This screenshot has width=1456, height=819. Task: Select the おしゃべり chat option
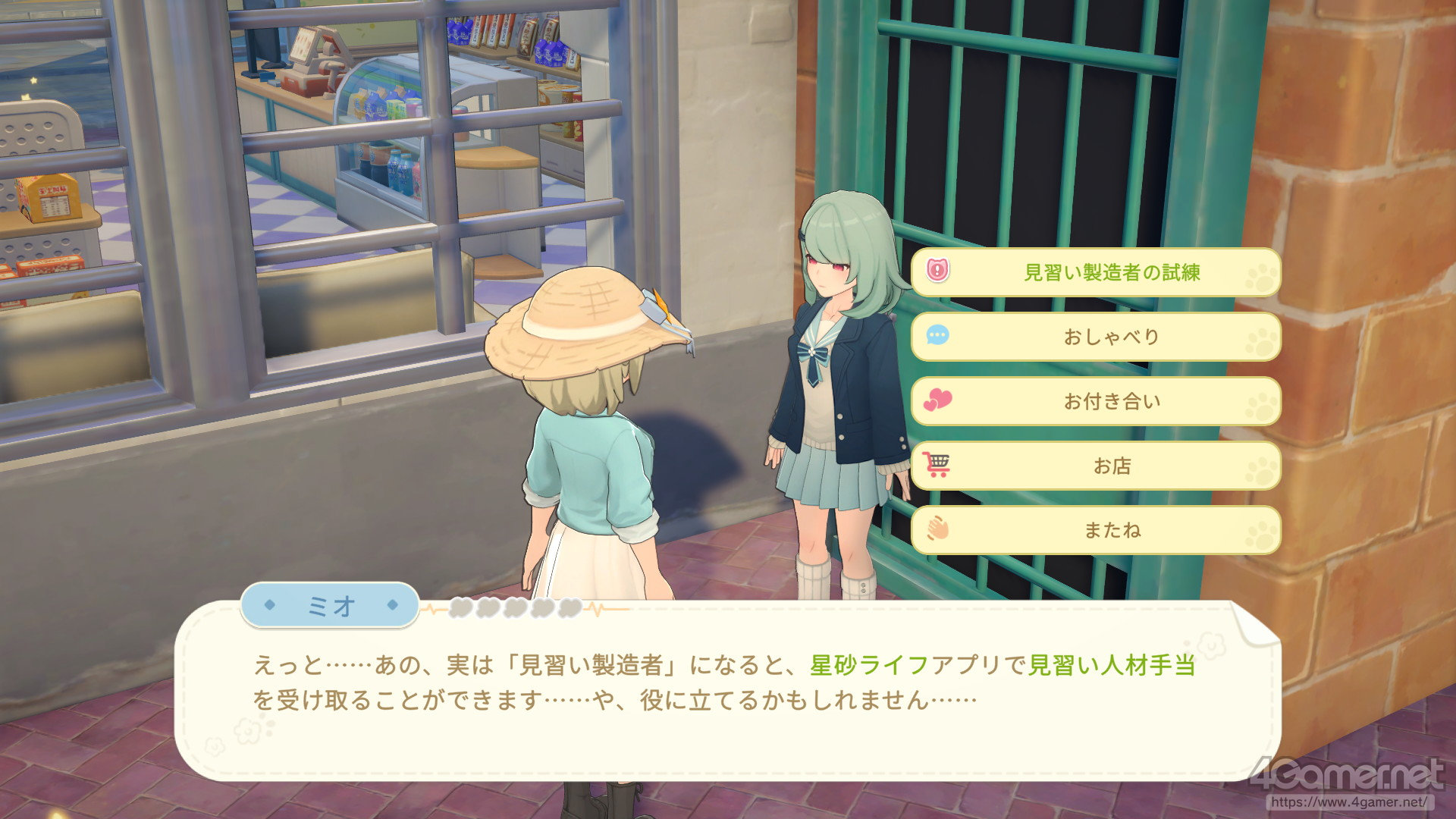1096,337
